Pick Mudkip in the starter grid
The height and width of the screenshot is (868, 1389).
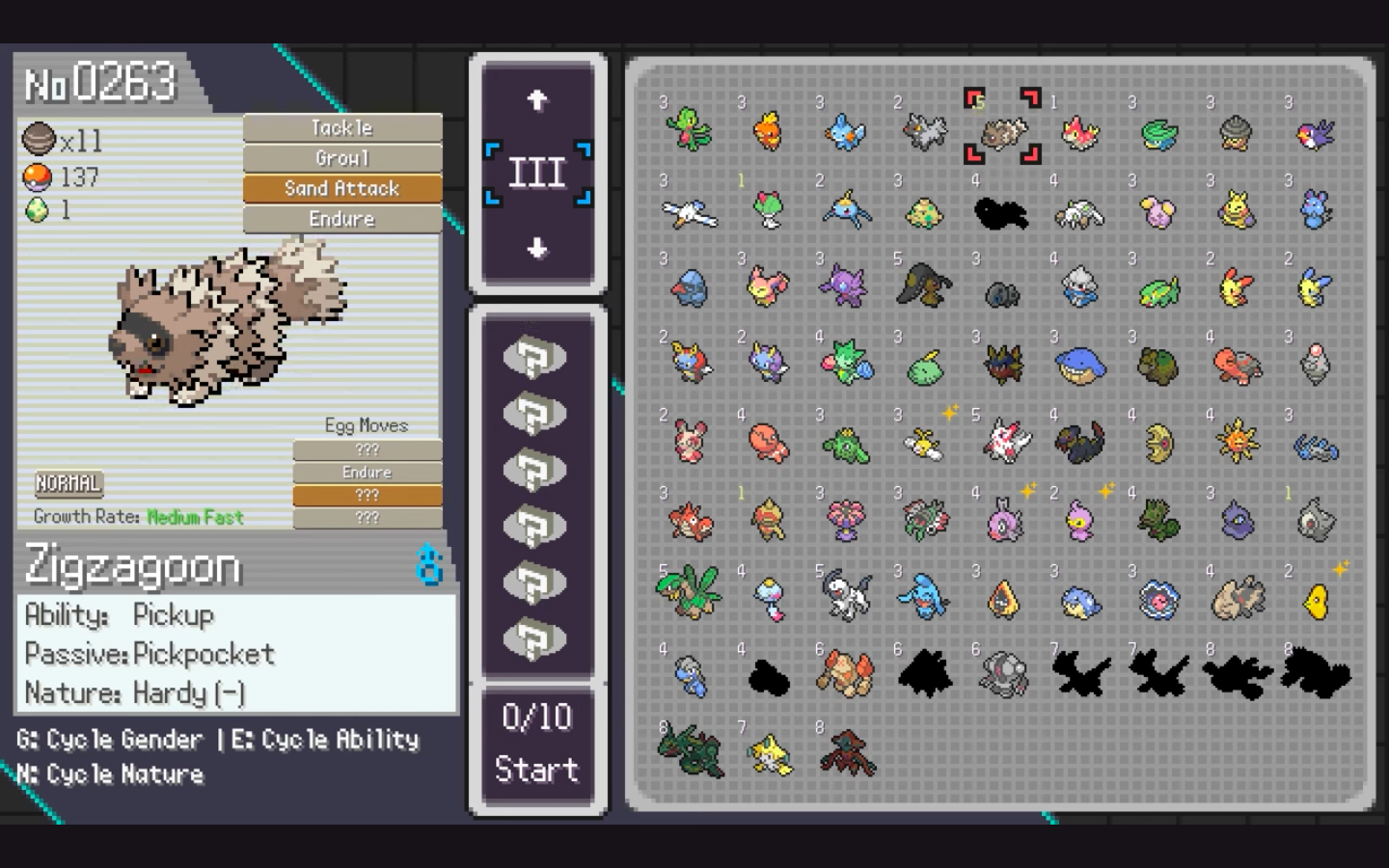click(x=846, y=132)
